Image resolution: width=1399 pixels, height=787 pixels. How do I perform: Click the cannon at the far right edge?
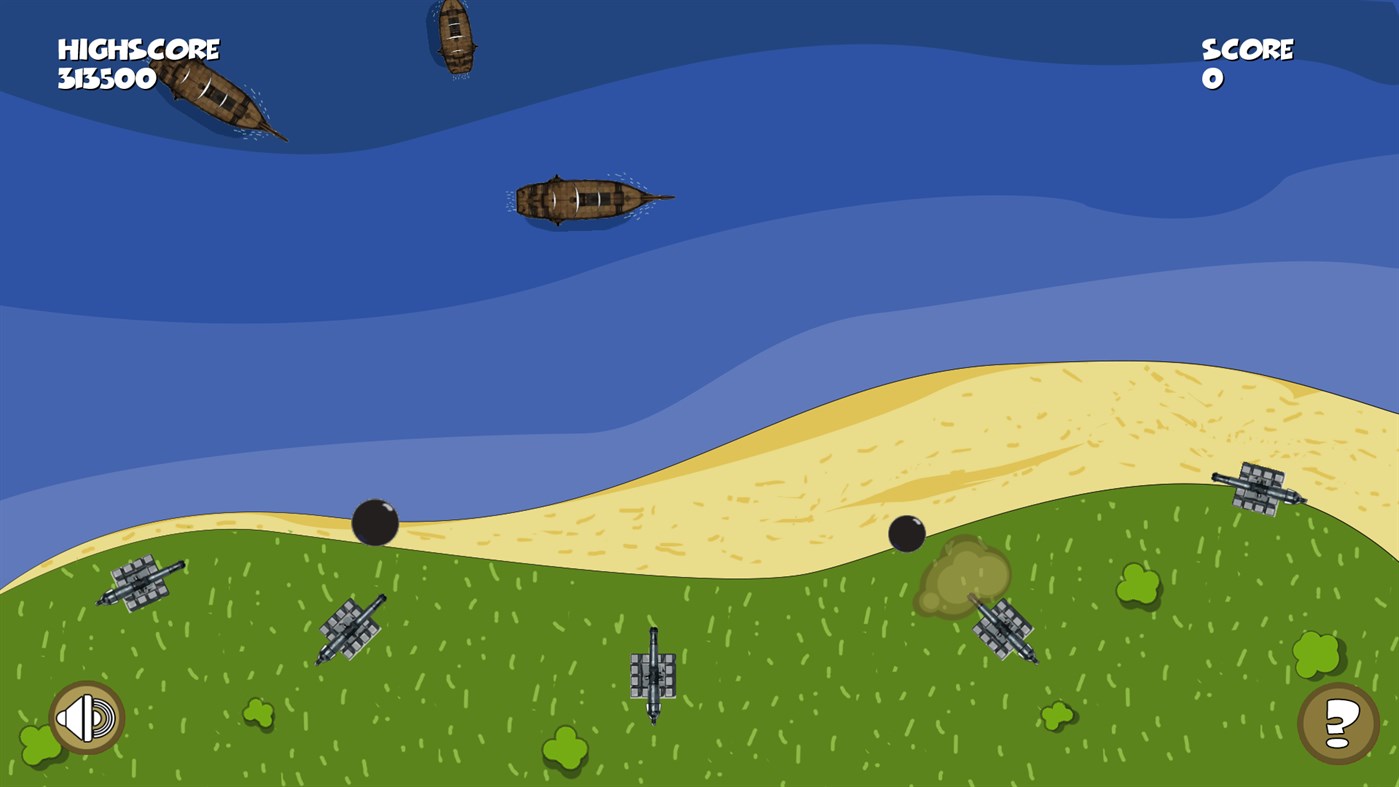click(x=1259, y=490)
